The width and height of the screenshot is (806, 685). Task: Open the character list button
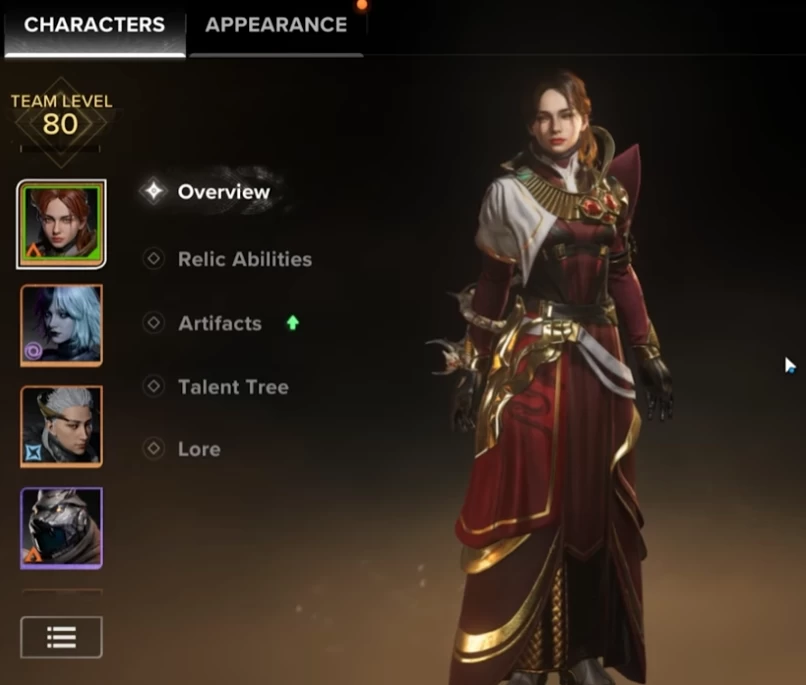61,637
